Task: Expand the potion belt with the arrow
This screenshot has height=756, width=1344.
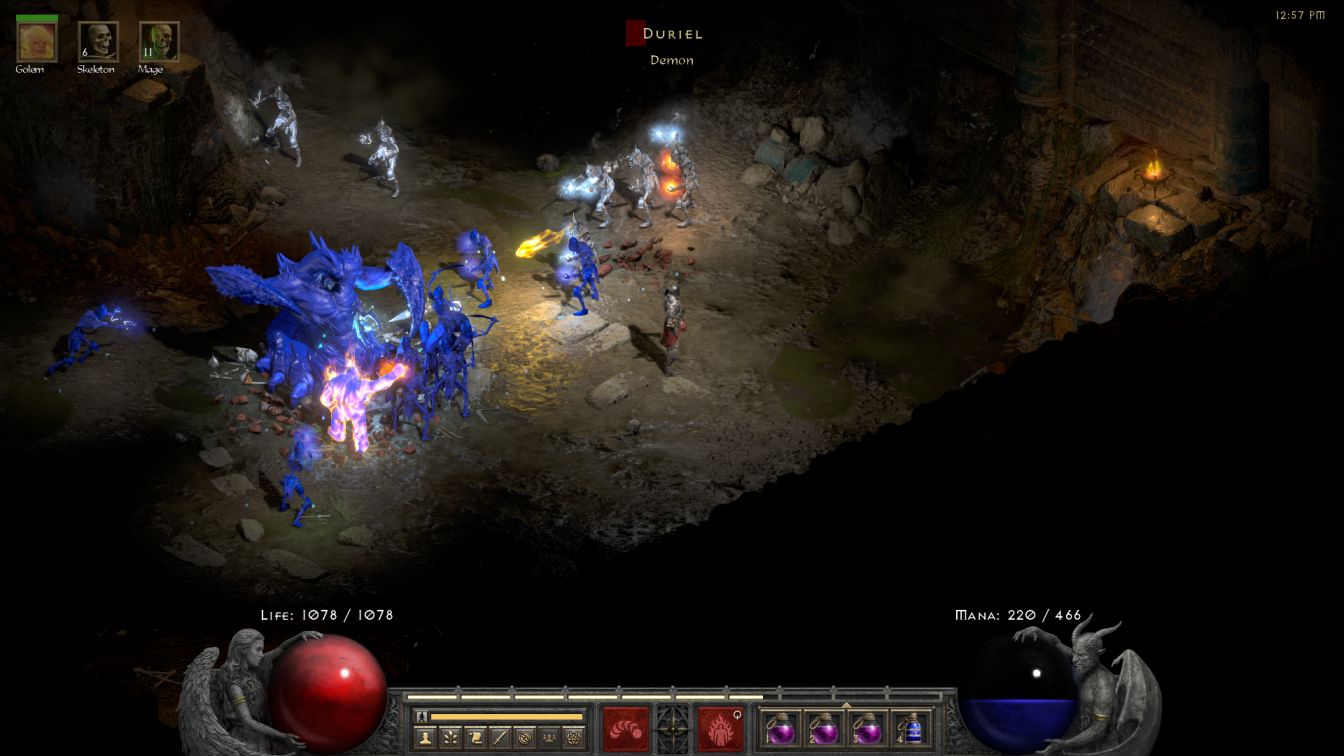Action: [846, 705]
